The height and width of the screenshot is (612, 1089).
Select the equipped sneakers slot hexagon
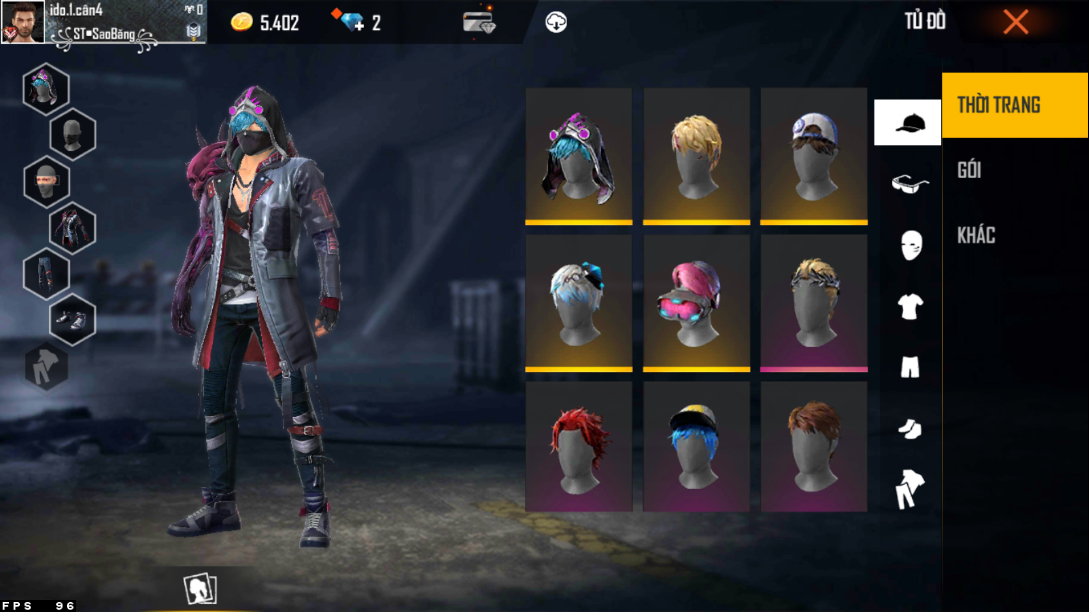point(73,319)
